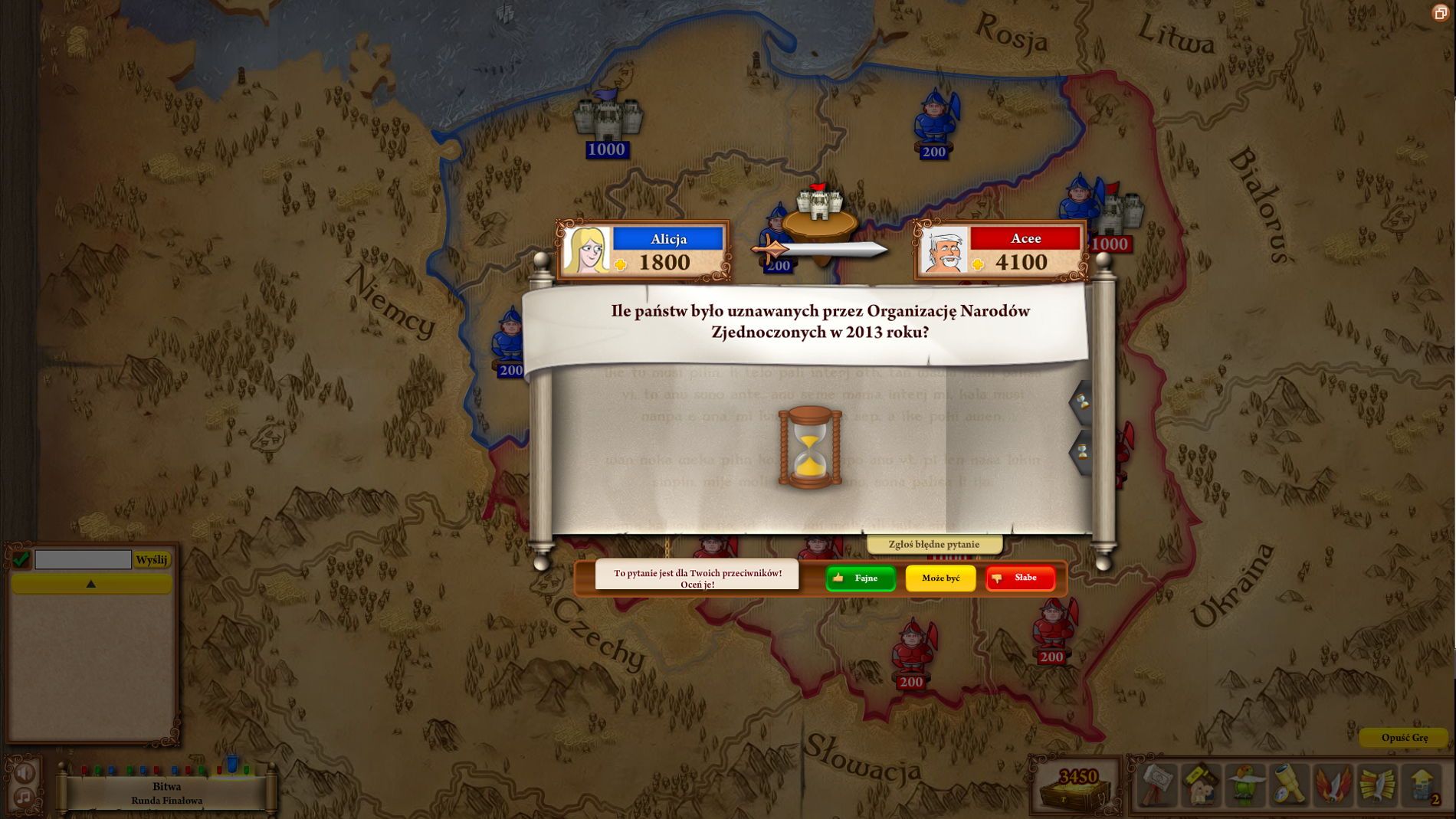Rate the question as Fajne
This screenshot has height=819, width=1456.
(x=860, y=578)
